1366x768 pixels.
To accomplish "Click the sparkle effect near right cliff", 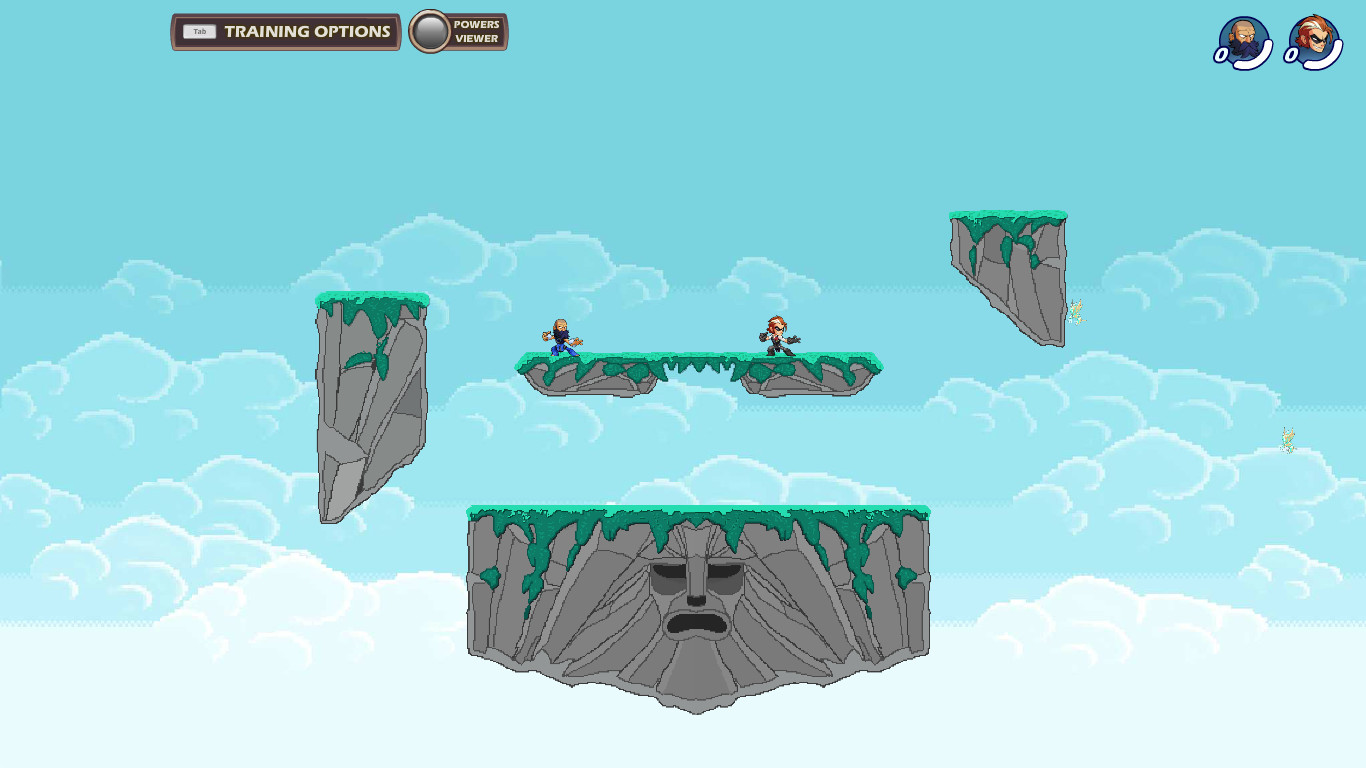I will (x=1077, y=311).
